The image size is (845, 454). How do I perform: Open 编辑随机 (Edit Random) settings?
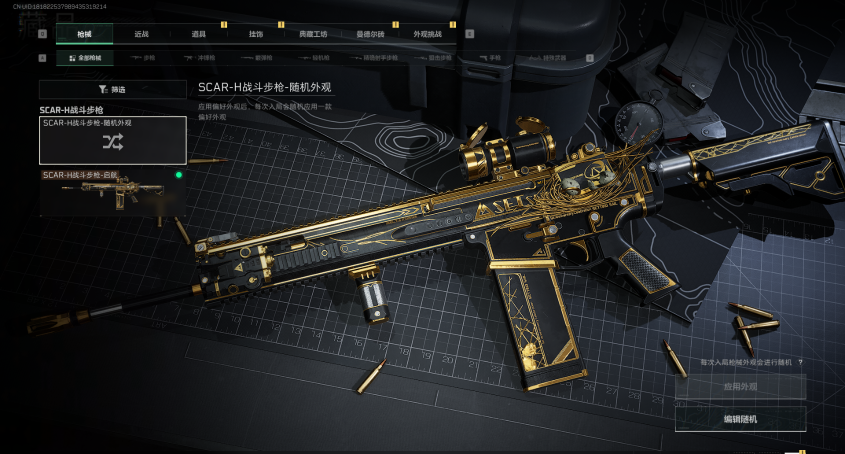740,419
